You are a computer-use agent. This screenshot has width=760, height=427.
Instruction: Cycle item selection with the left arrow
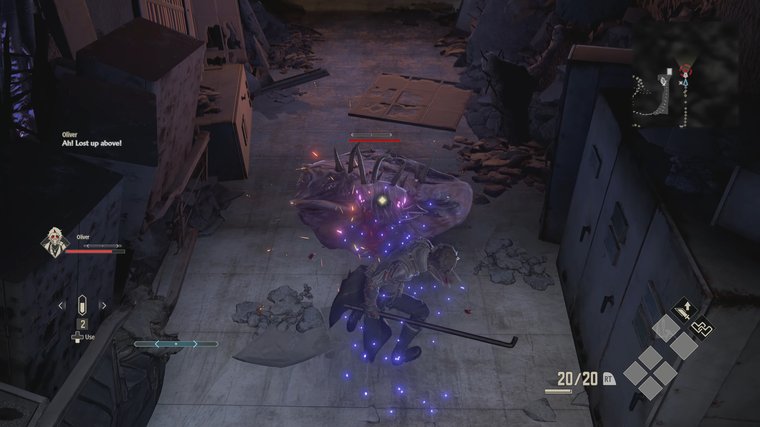60,305
